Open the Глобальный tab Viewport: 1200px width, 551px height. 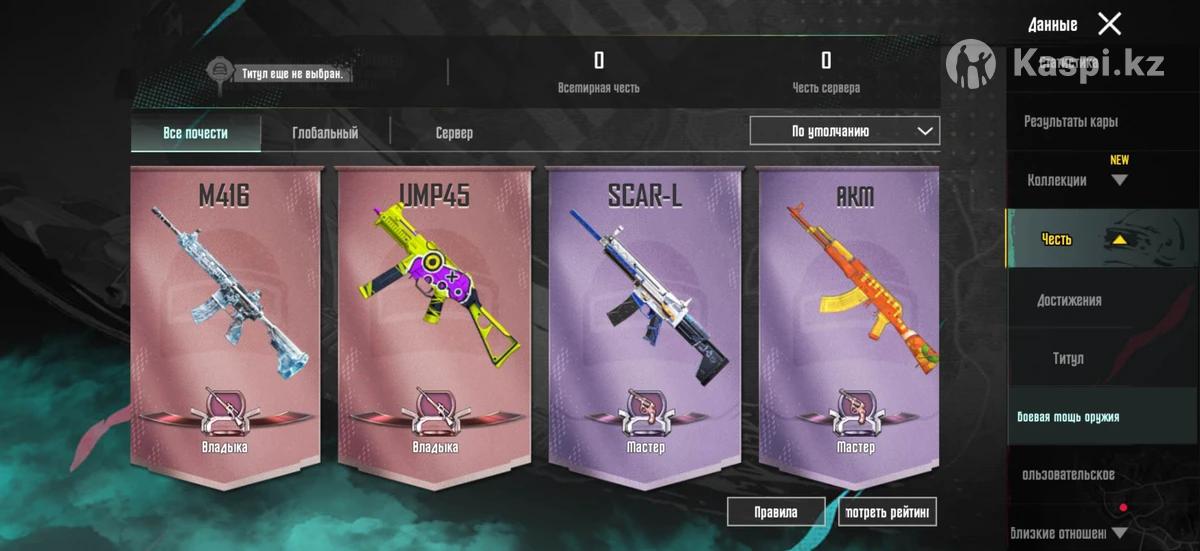[x=325, y=133]
